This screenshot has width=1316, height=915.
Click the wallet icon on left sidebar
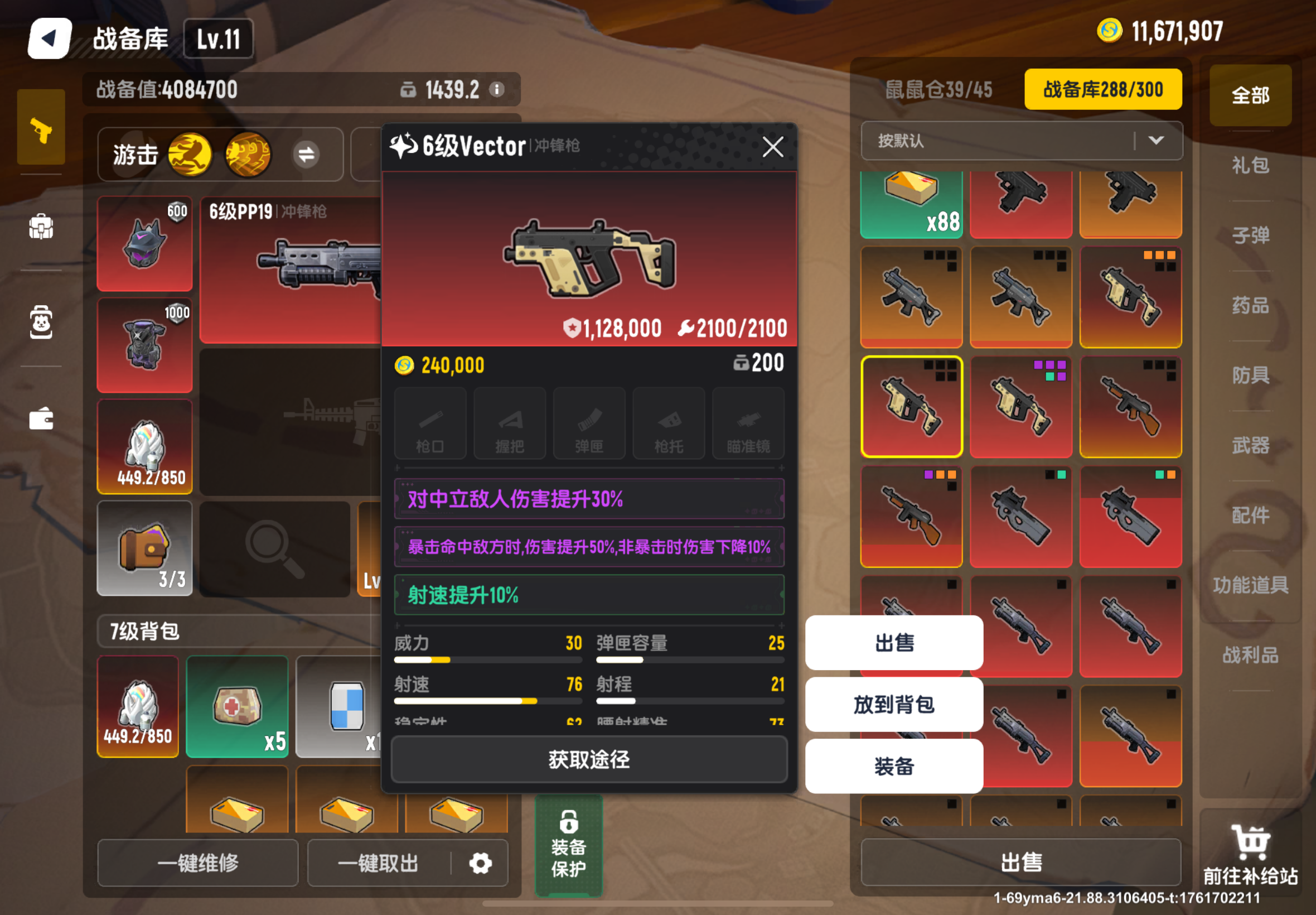(x=41, y=418)
